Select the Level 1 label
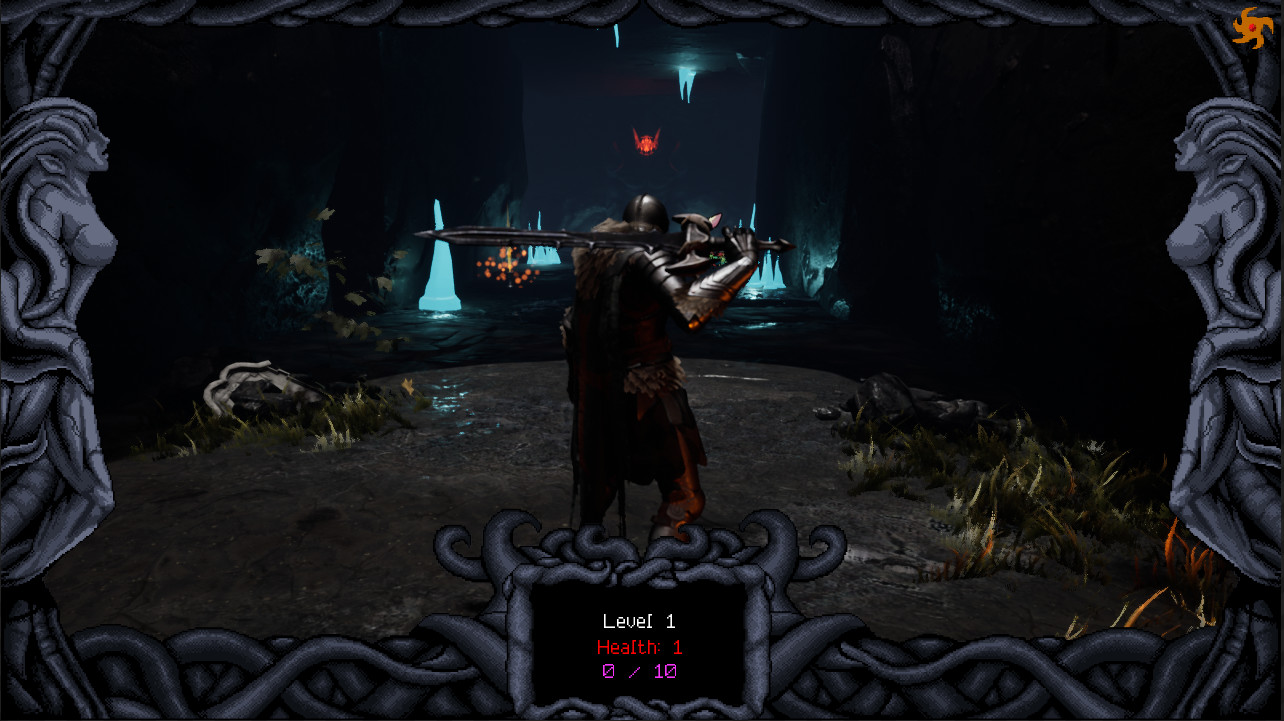This screenshot has height=721, width=1284. tap(638, 621)
